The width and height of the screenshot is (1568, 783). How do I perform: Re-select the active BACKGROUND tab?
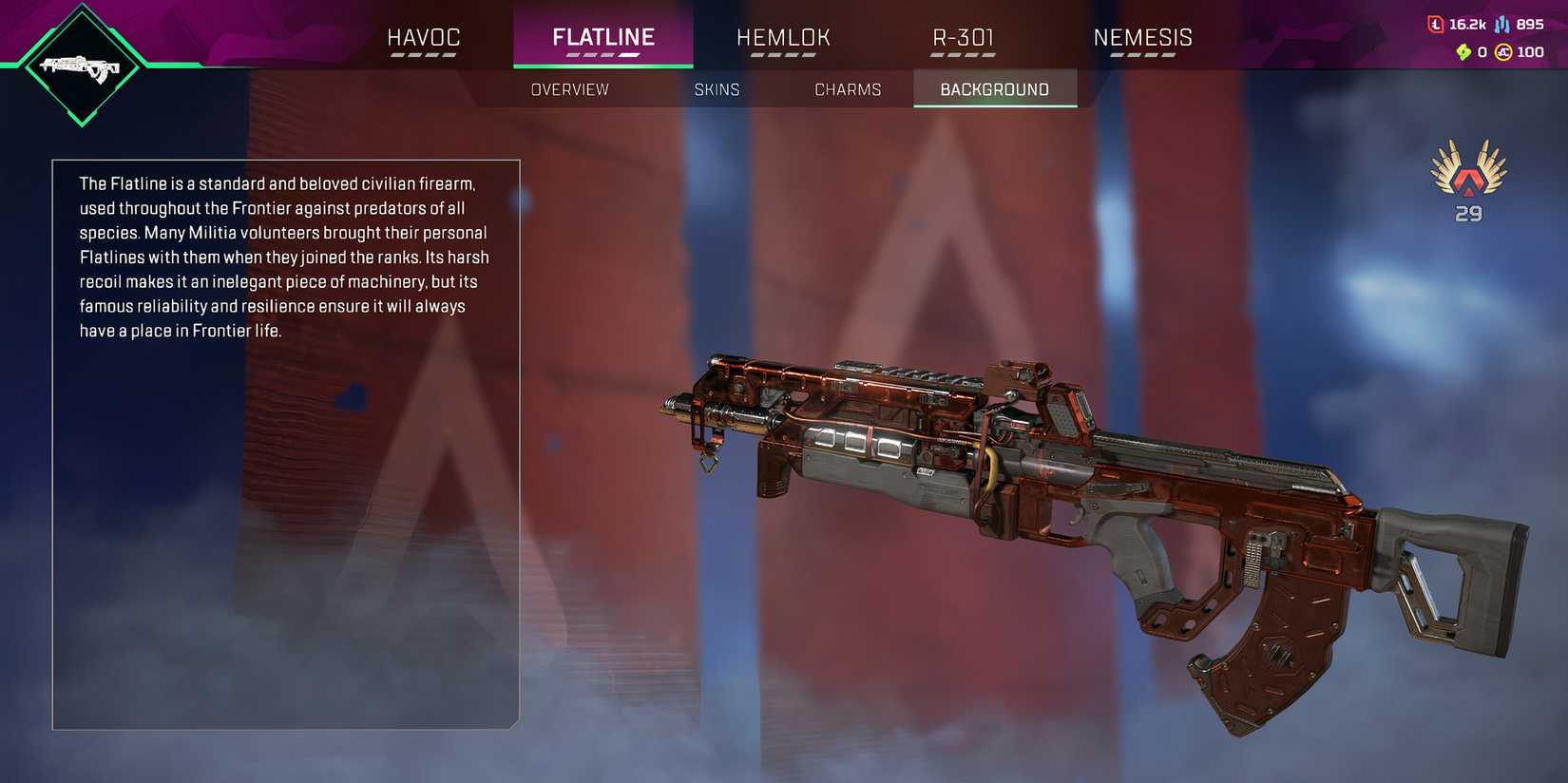[994, 88]
